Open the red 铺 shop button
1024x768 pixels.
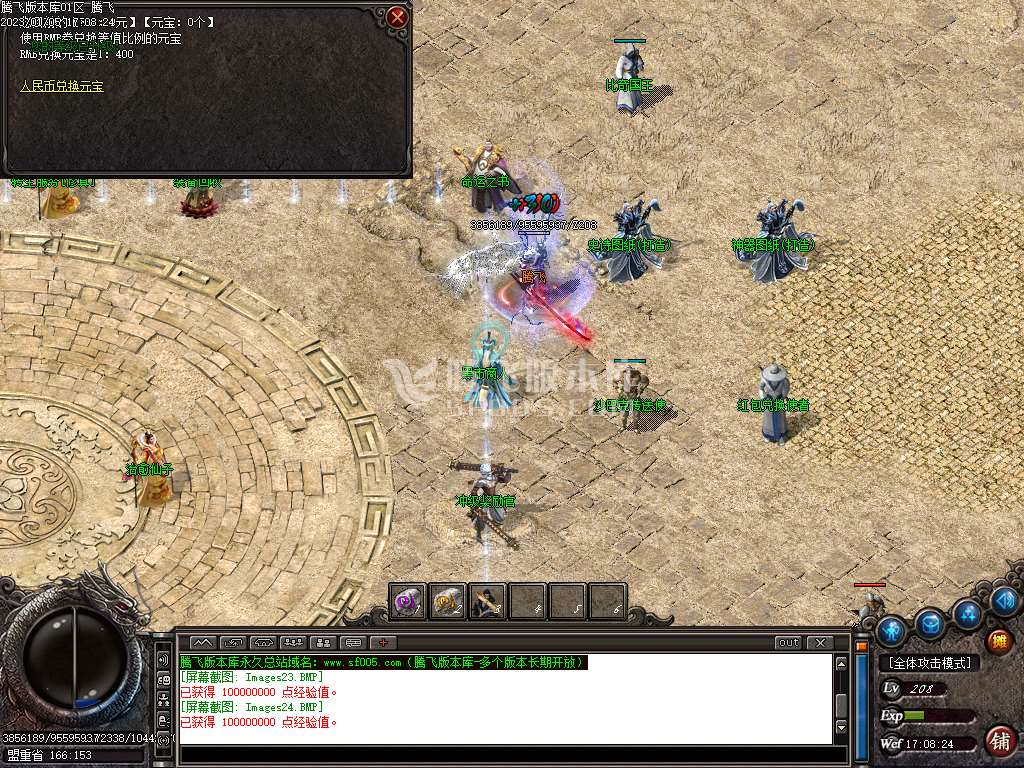pyautogui.click(x=998, y=740)
